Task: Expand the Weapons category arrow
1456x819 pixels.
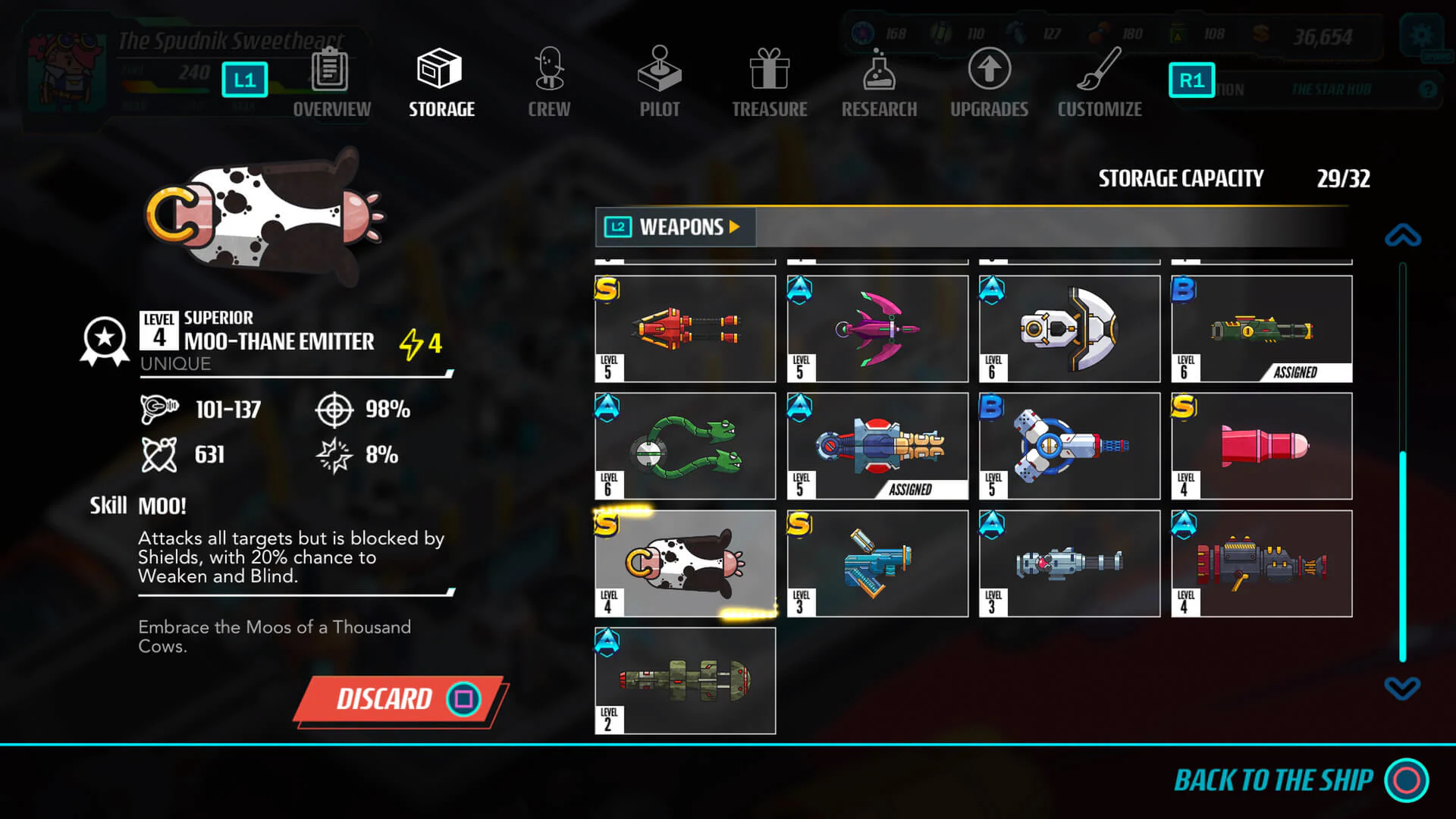Action: [x=733, y=227]
